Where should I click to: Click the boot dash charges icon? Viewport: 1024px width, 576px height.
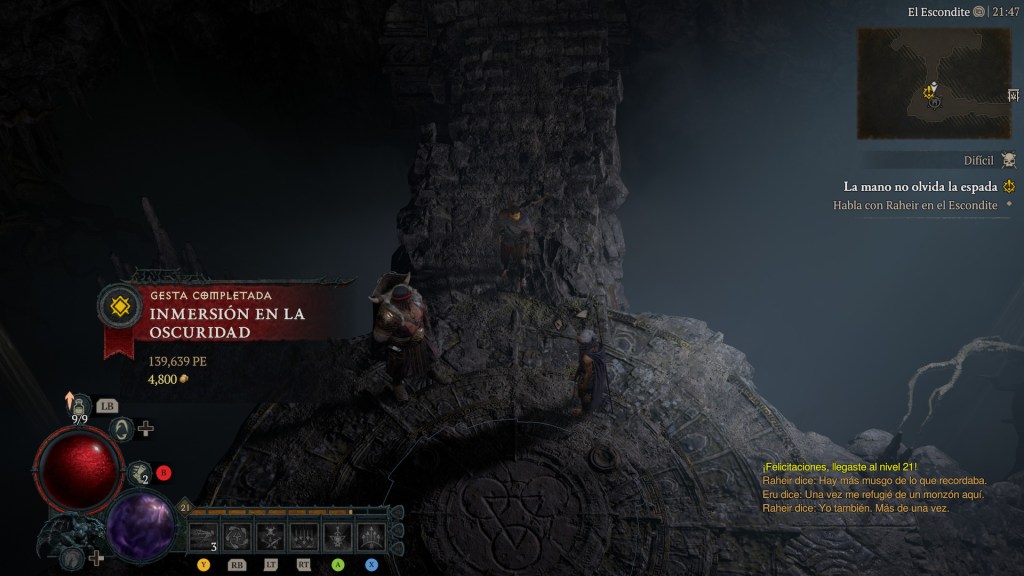(140, 472)
